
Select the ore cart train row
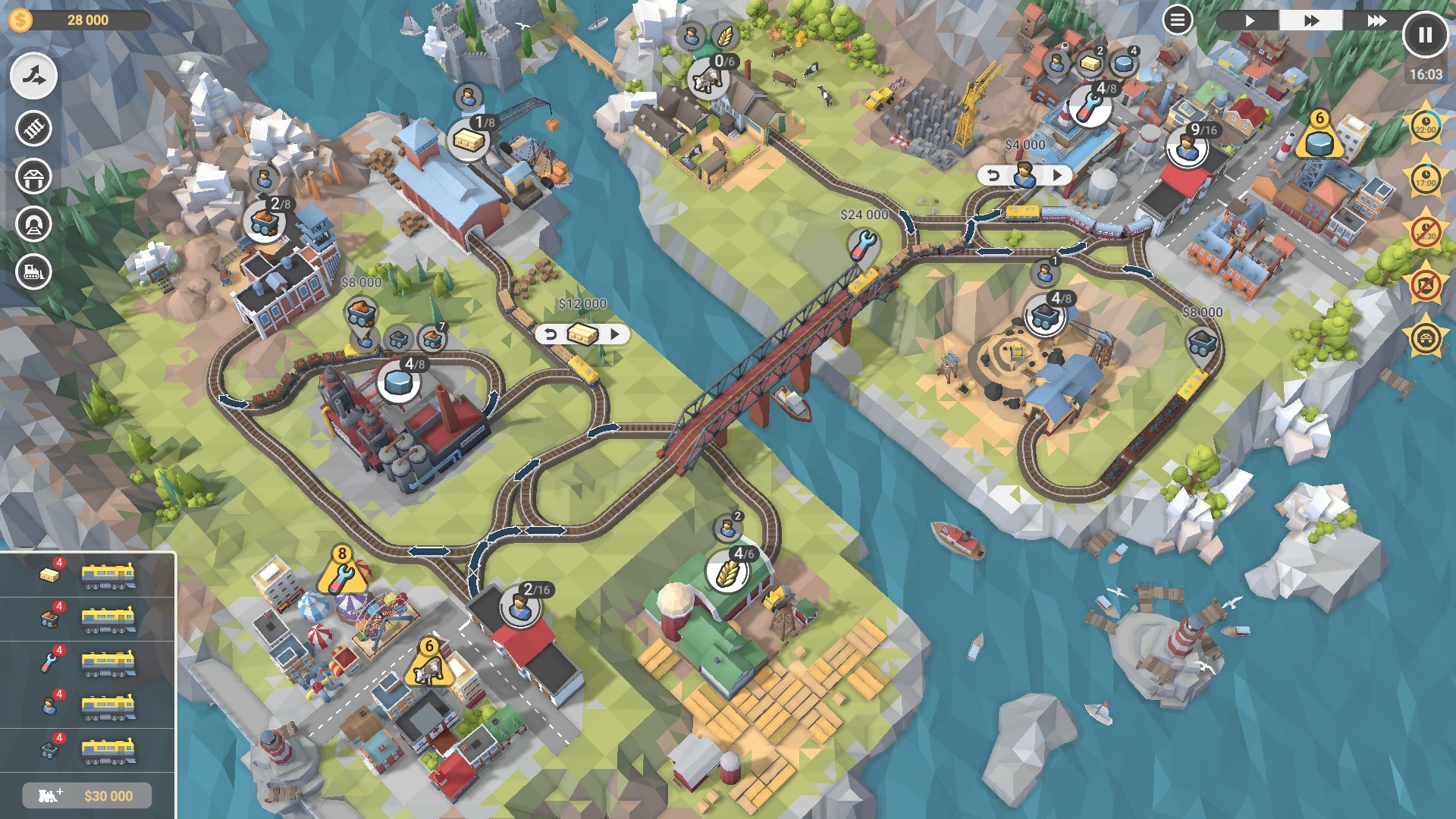tap(88, 619)
